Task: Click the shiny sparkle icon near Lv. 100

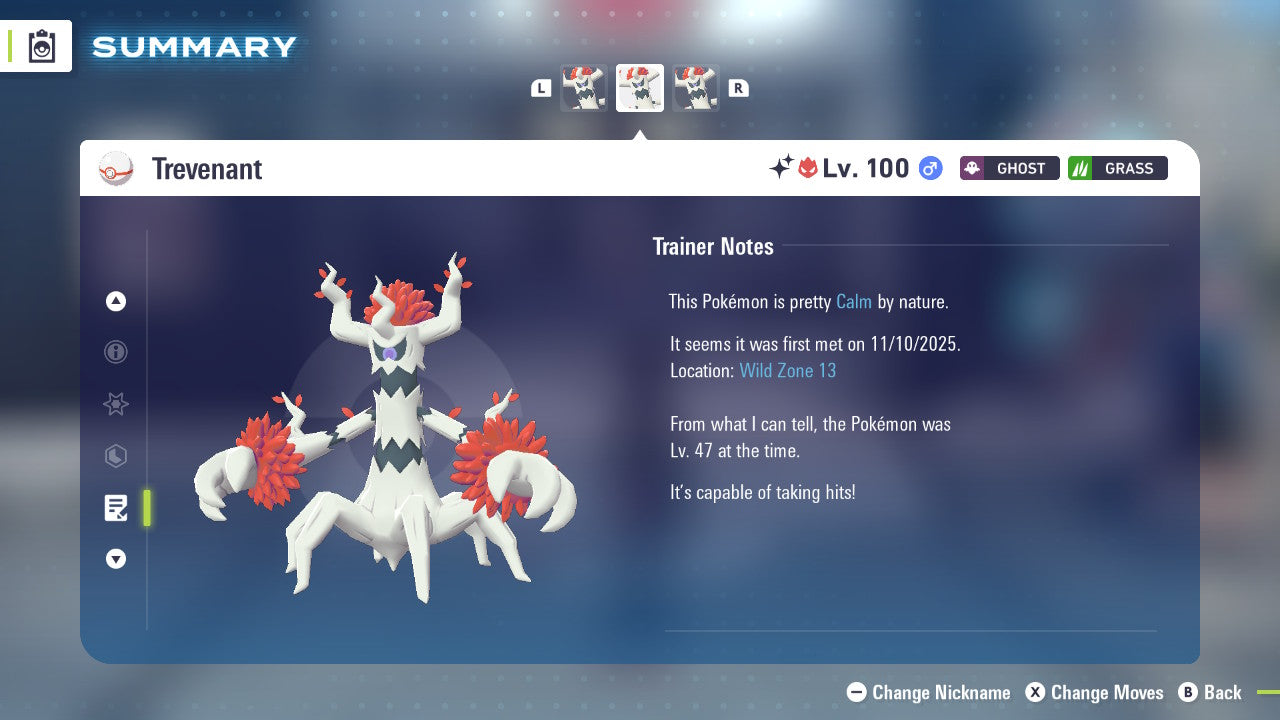Action: pyautogui.click(x=782, y=167)
